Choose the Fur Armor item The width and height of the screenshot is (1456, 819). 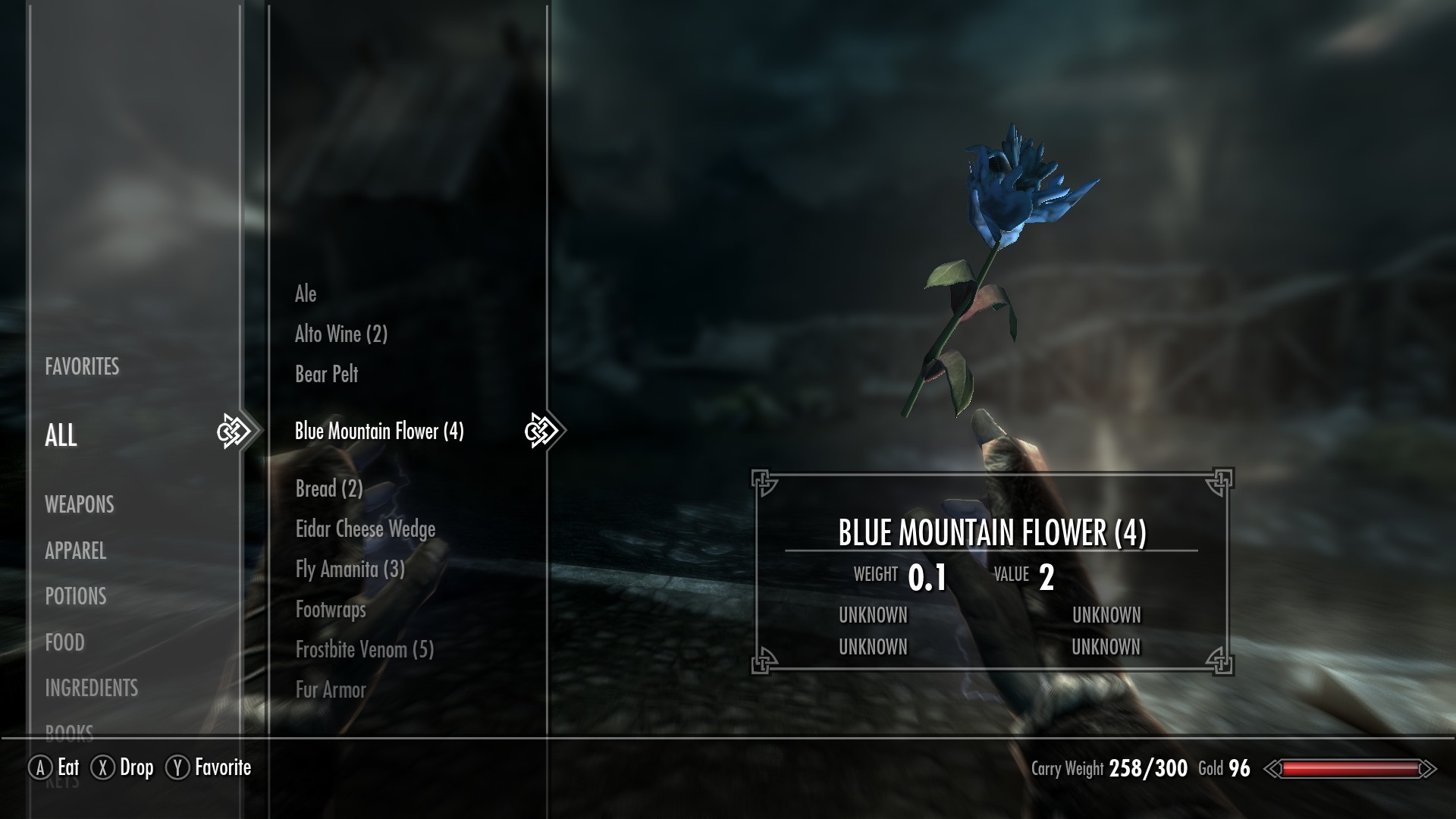(331, 690)
